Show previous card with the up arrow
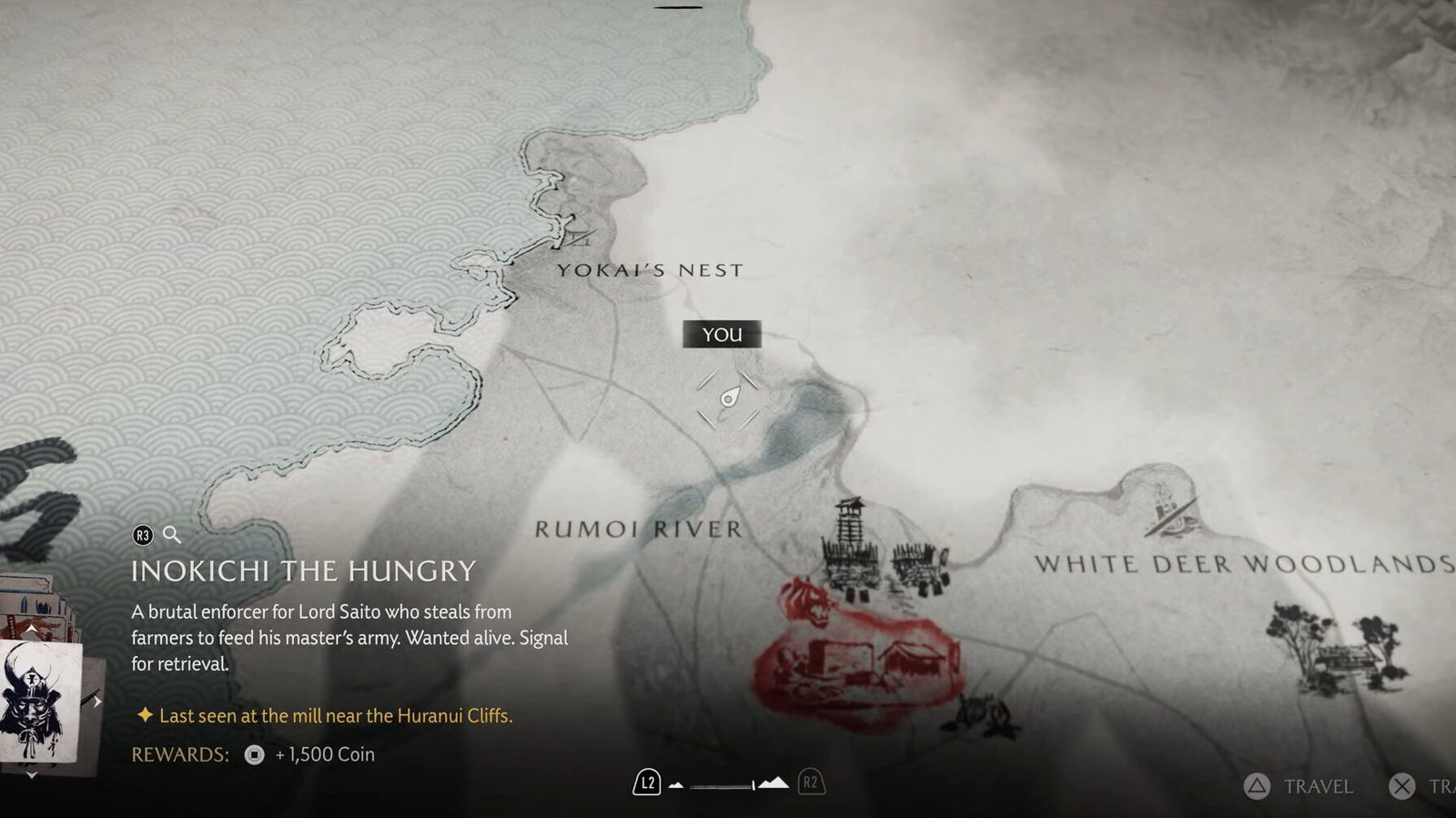 click(x=31, y=629)
